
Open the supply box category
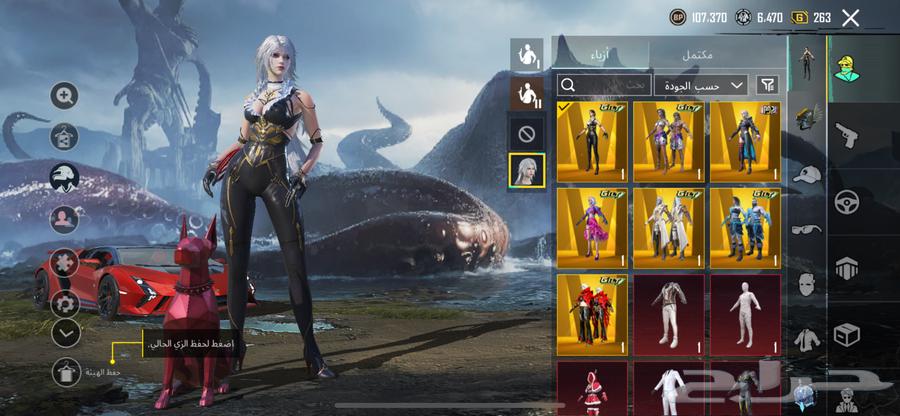[848, 333]
